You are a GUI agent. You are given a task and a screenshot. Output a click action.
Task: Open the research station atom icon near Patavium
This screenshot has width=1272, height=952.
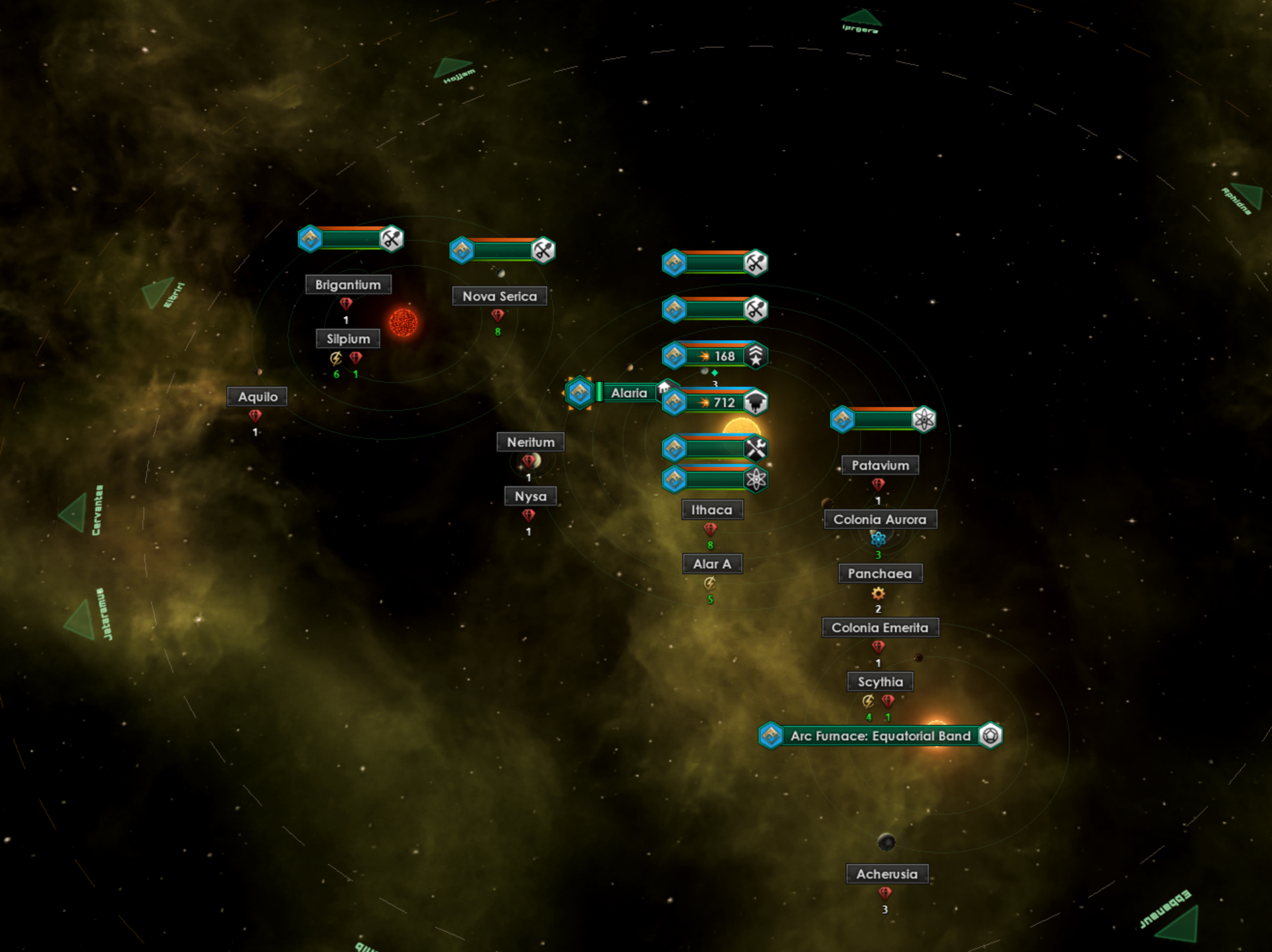[x=925, y=419]
